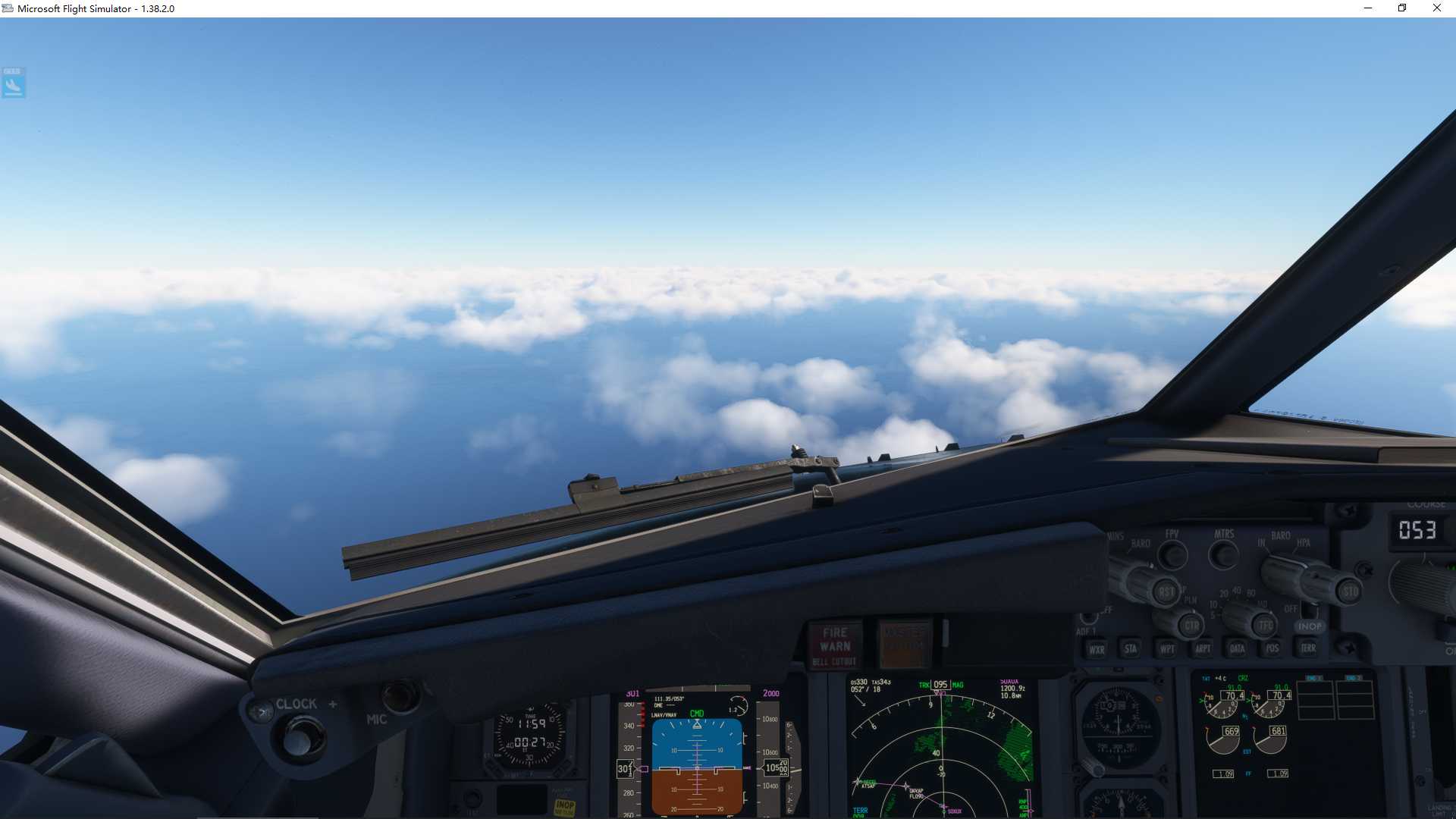
Task: Toggle meters display using the MTRS button
Action: coord(1223,554)
